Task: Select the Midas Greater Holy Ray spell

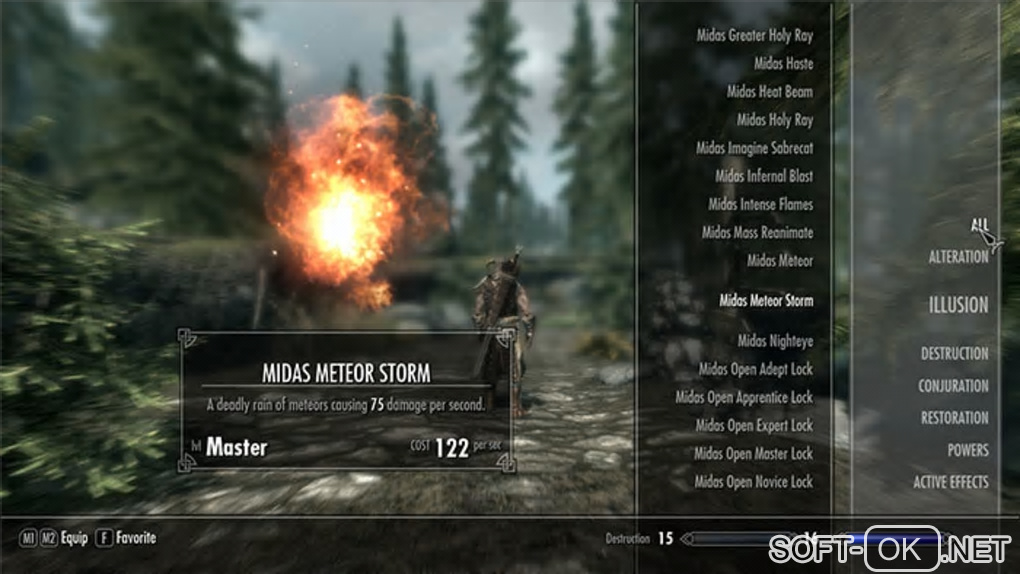Action: (755, 36)
